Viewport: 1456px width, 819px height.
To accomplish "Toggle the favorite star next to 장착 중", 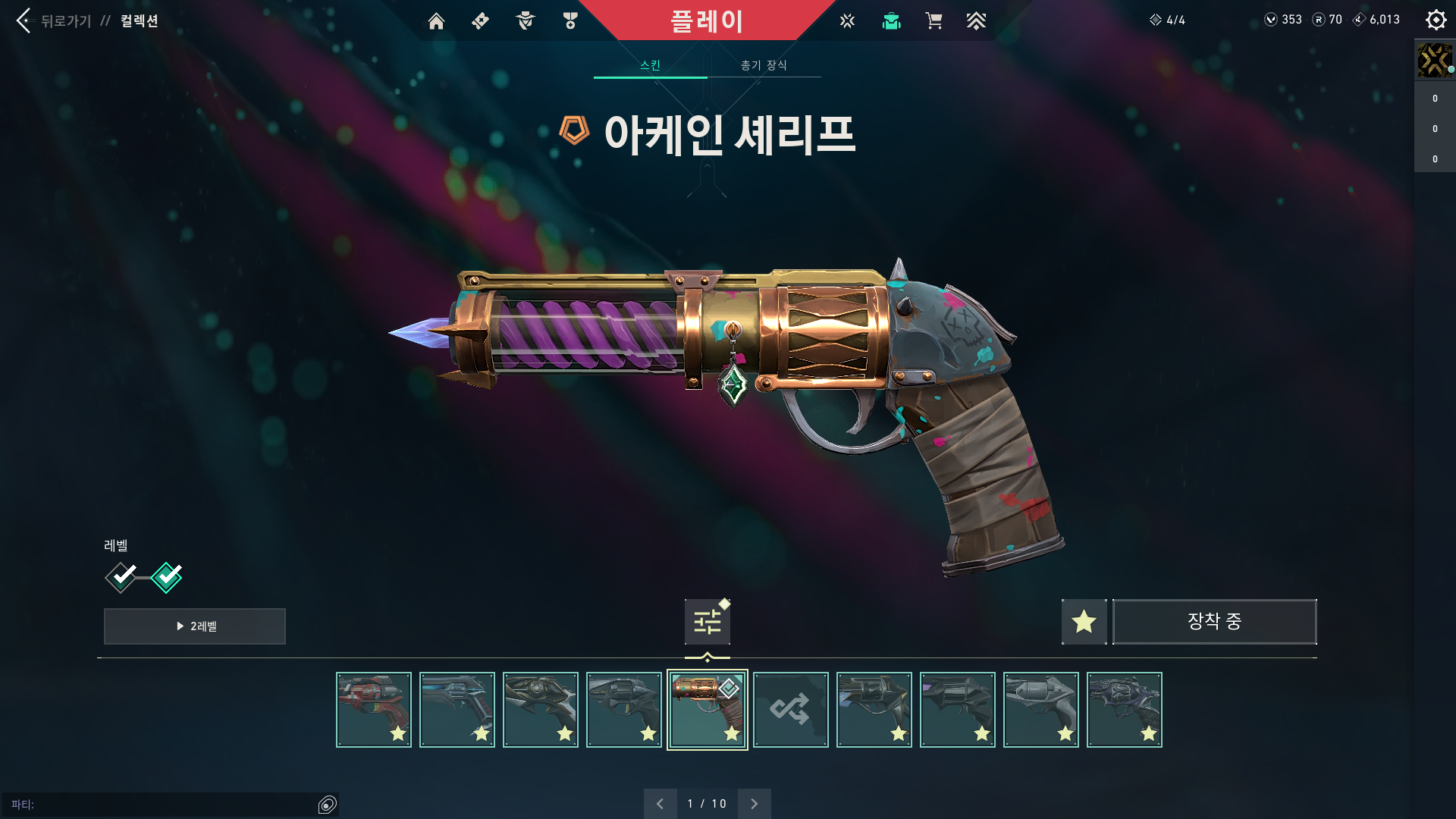I will (x=1084, y=621).
